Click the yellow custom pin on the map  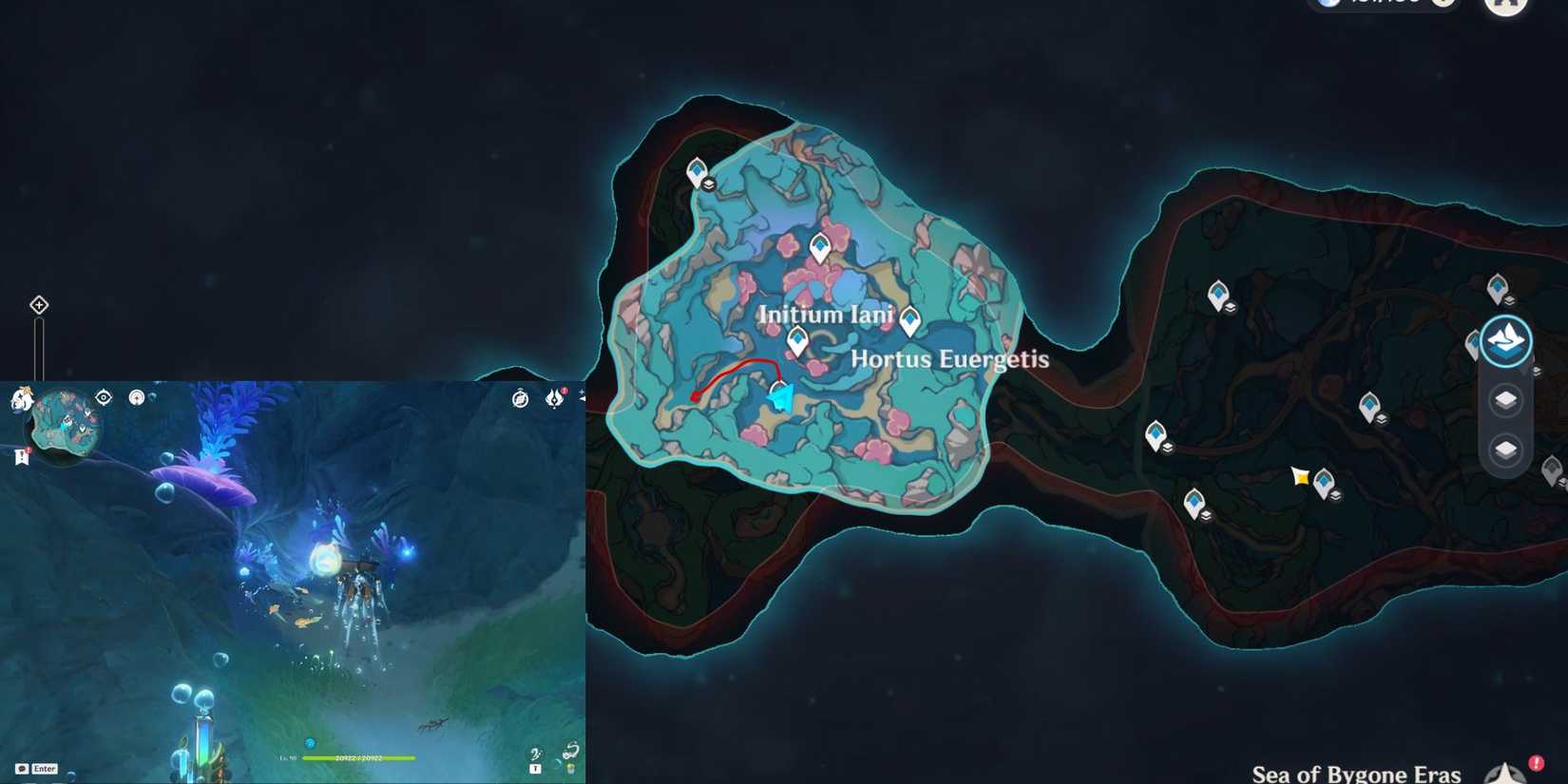pos(1302,477)
